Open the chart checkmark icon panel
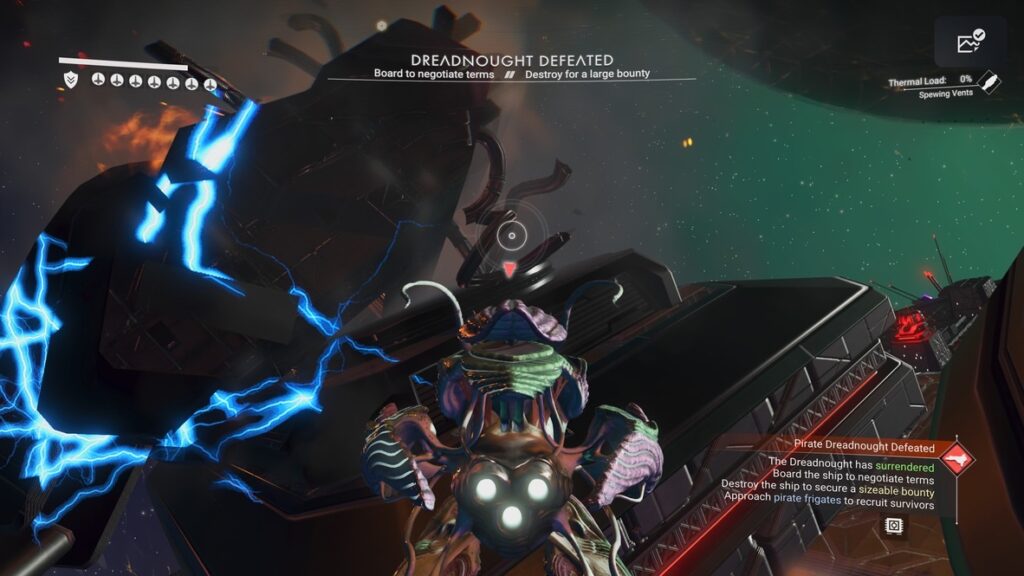This screenshot has width=1024, height=576. [970, 42]
